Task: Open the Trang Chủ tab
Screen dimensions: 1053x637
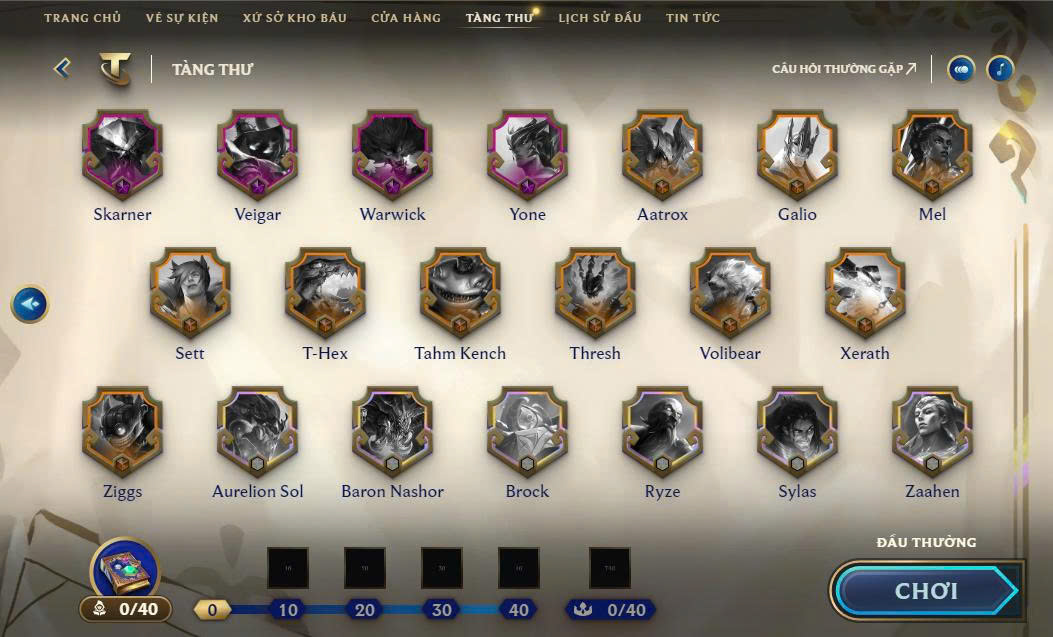Action: (82, 18)
